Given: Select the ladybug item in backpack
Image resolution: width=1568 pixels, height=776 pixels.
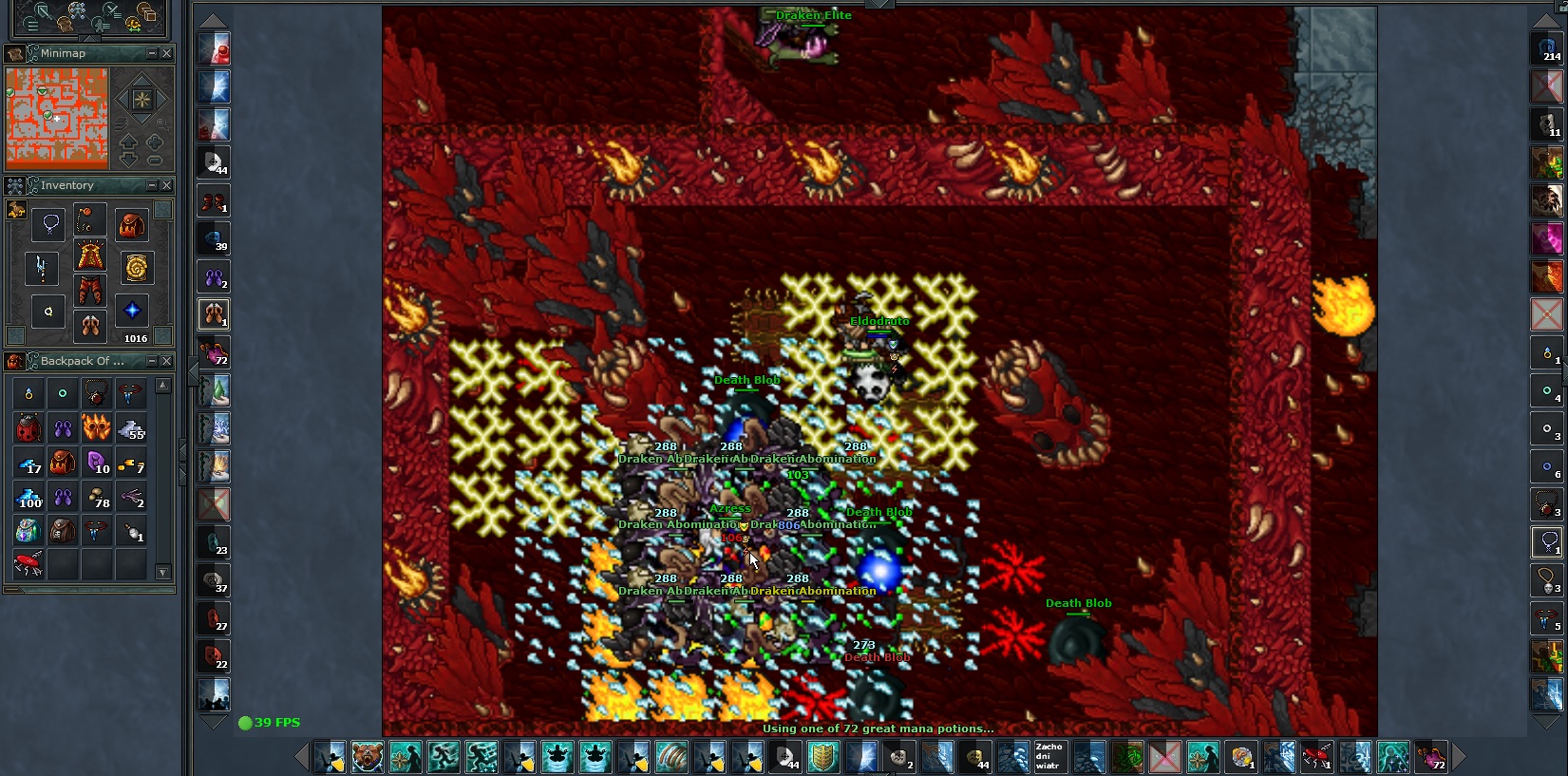Looking at the screenshot, I should 28,428.
